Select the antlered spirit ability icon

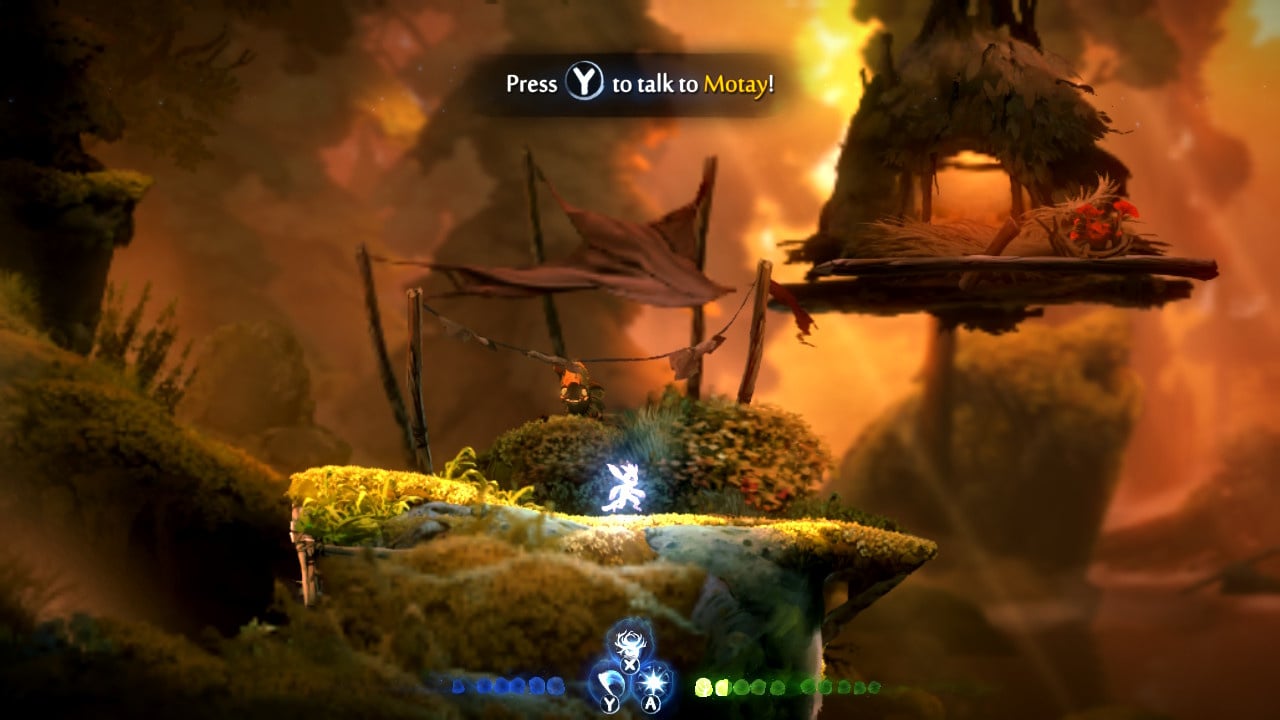tap(630, 640)
